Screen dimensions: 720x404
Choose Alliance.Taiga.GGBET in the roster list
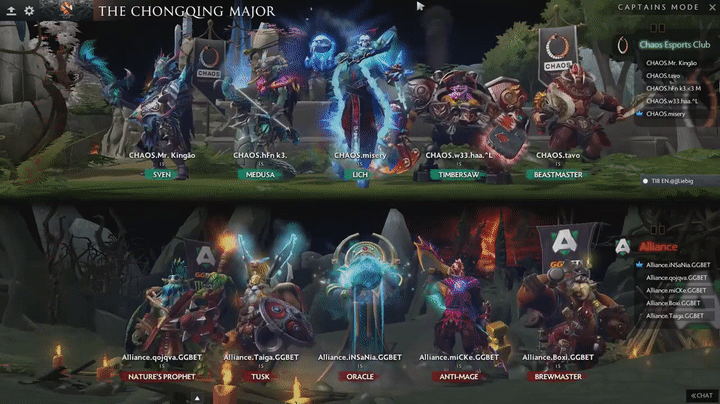pyautogui.click(x=676, y=316)
